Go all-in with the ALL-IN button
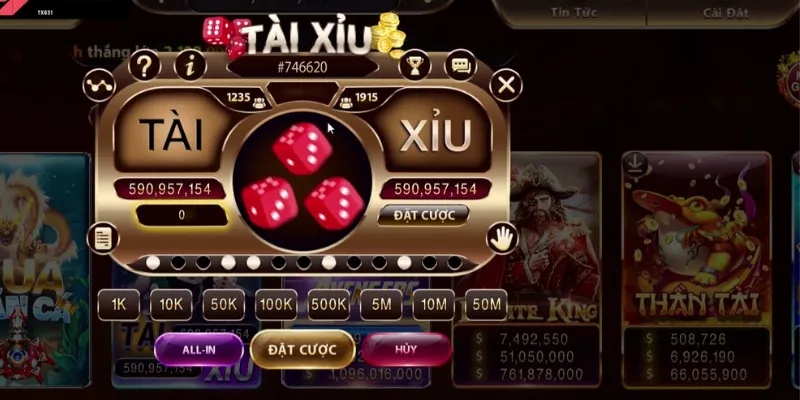Screen dimensions: 800x400 point(198,348)
